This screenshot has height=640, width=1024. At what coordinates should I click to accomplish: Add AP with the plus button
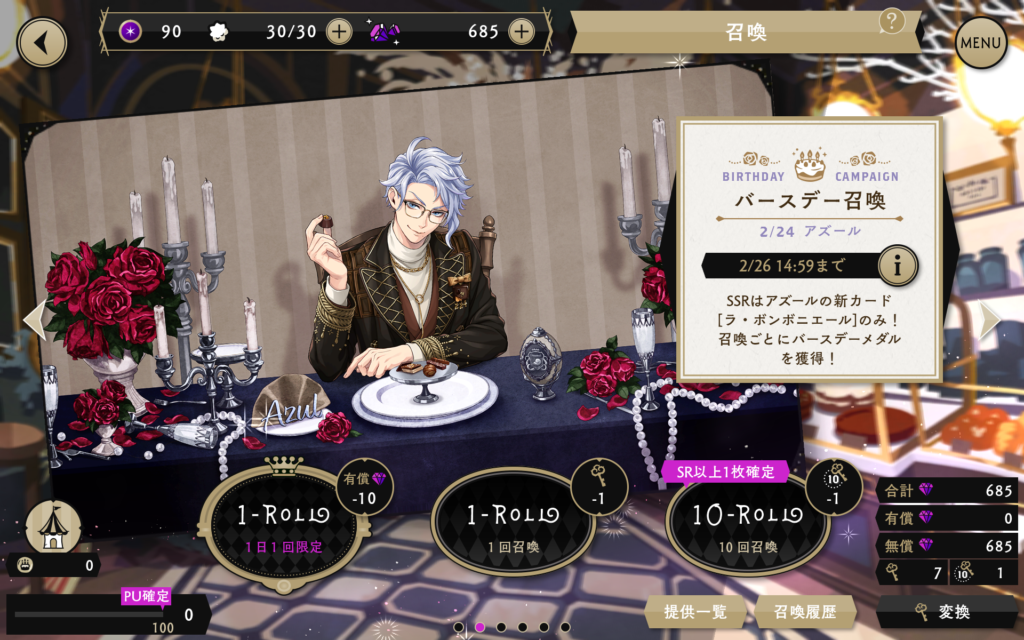339,32
